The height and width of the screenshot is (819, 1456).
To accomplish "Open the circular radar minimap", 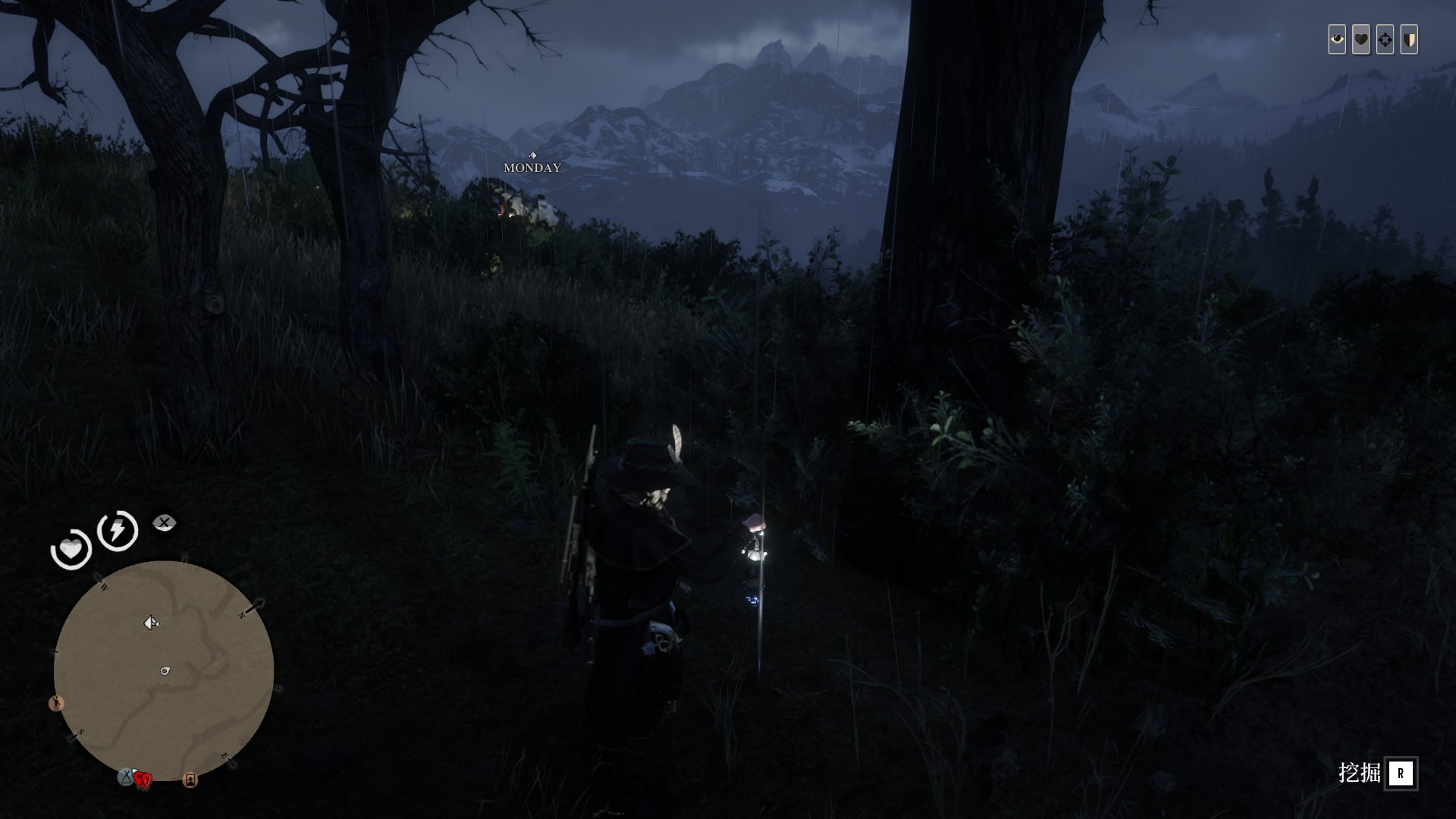I will tap(163, 671).
